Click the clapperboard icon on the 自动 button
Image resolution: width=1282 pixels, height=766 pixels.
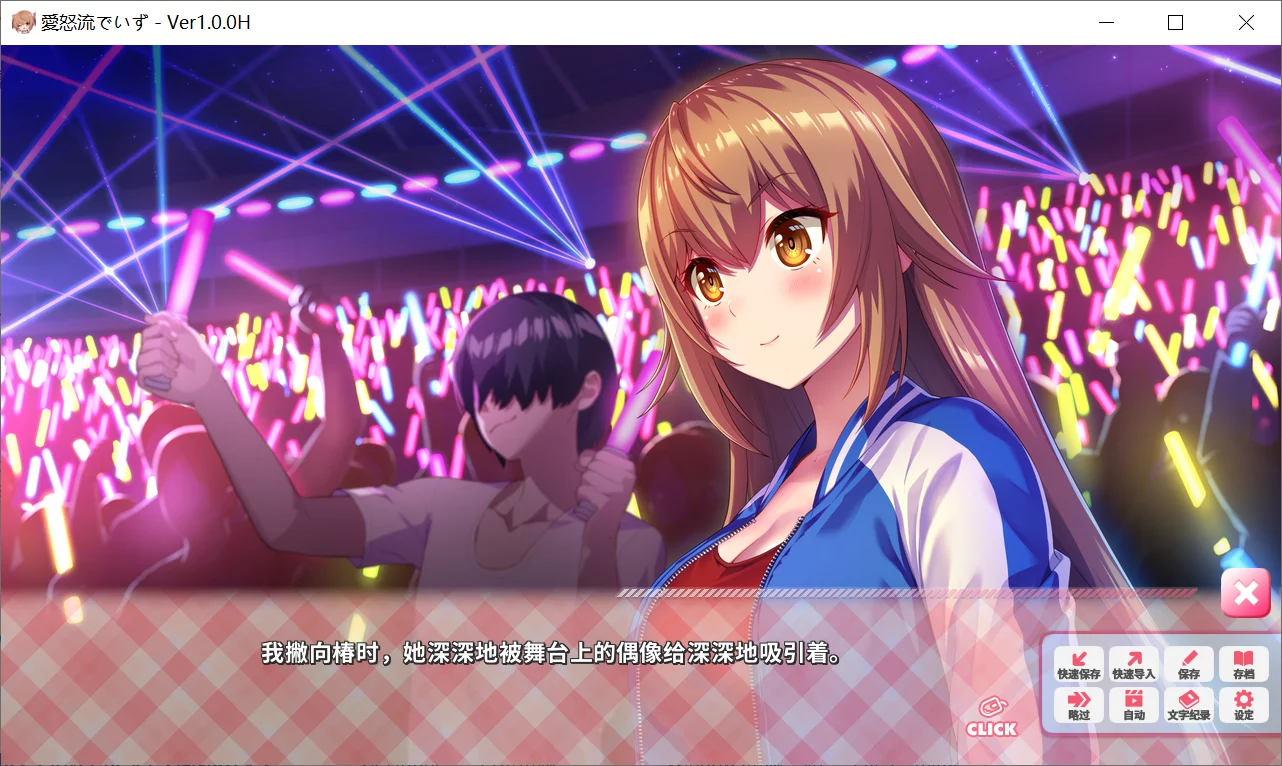pos(1134,700)
